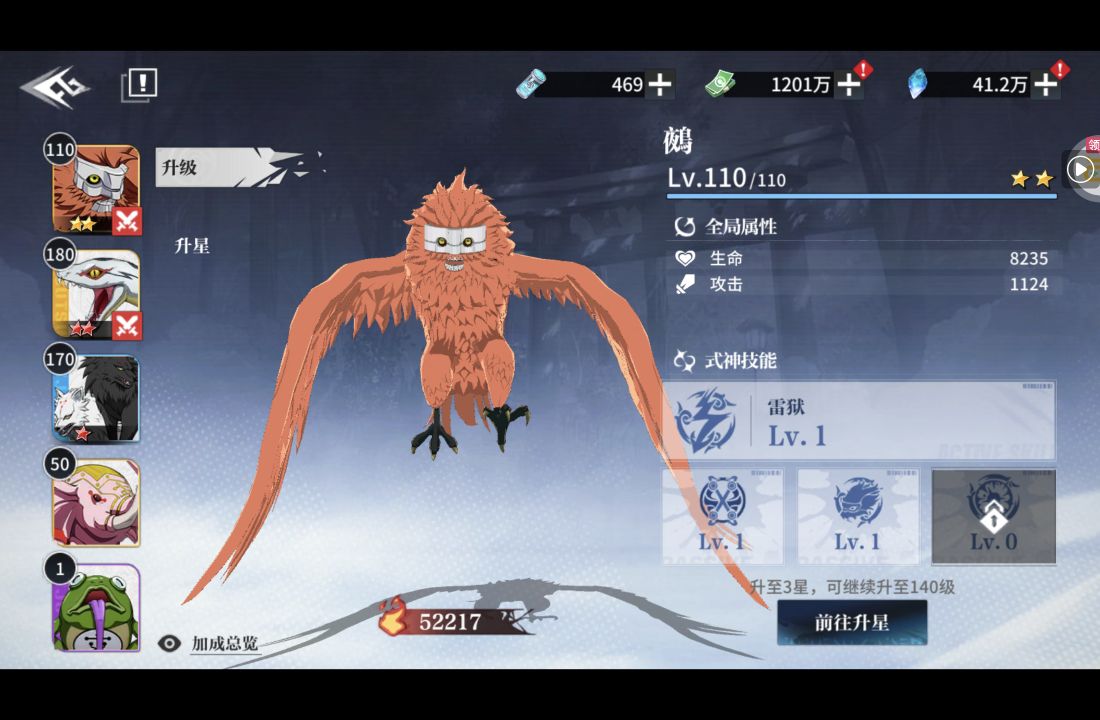Screen dimensions: 1100x720
Task: Add more blue canister currency
Action: [659, 85]
